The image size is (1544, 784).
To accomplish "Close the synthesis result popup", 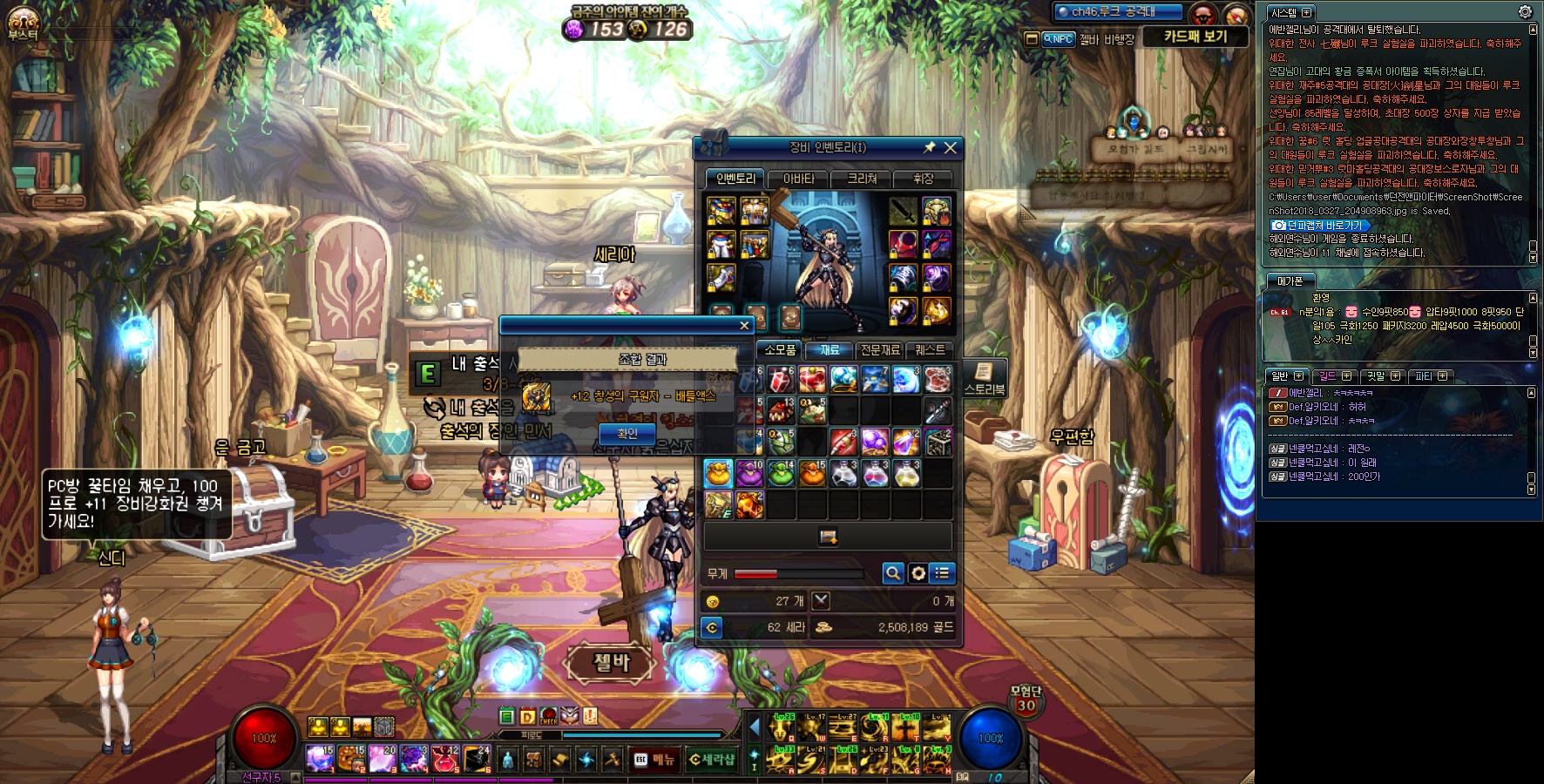I will tap(744, 326).
